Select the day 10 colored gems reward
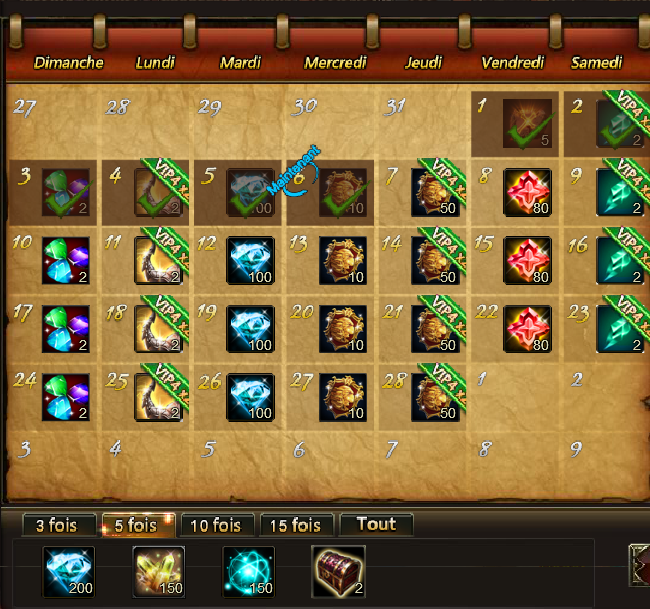 click(67, 259)
